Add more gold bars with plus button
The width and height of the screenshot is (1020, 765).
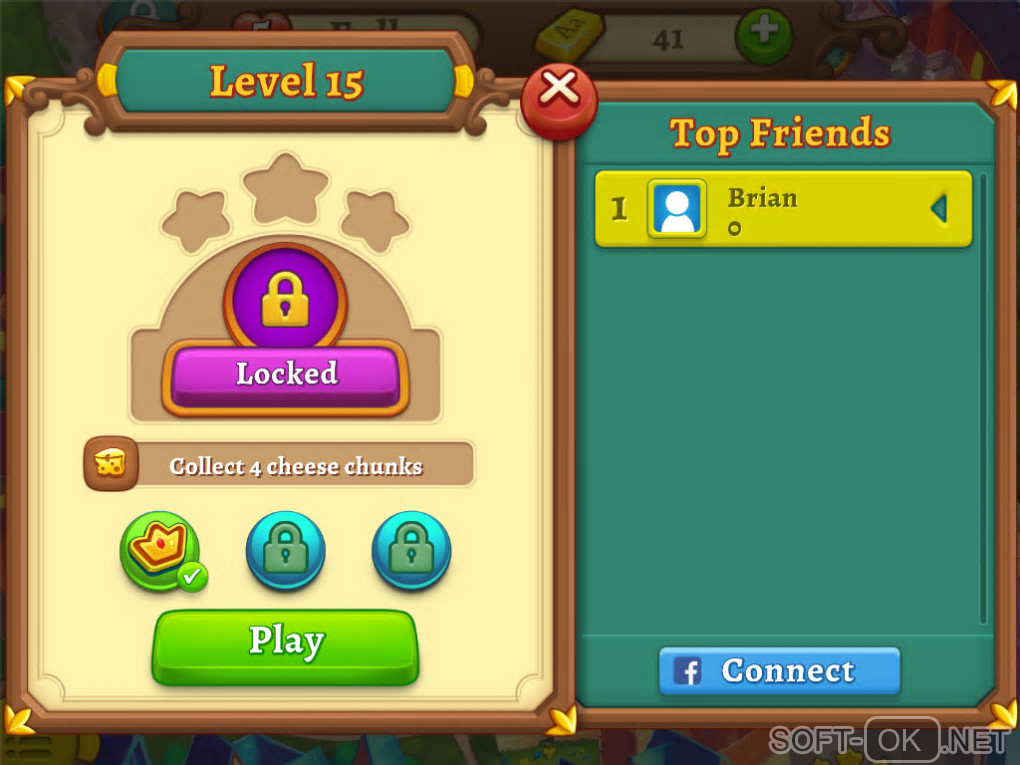coord(763,35)
